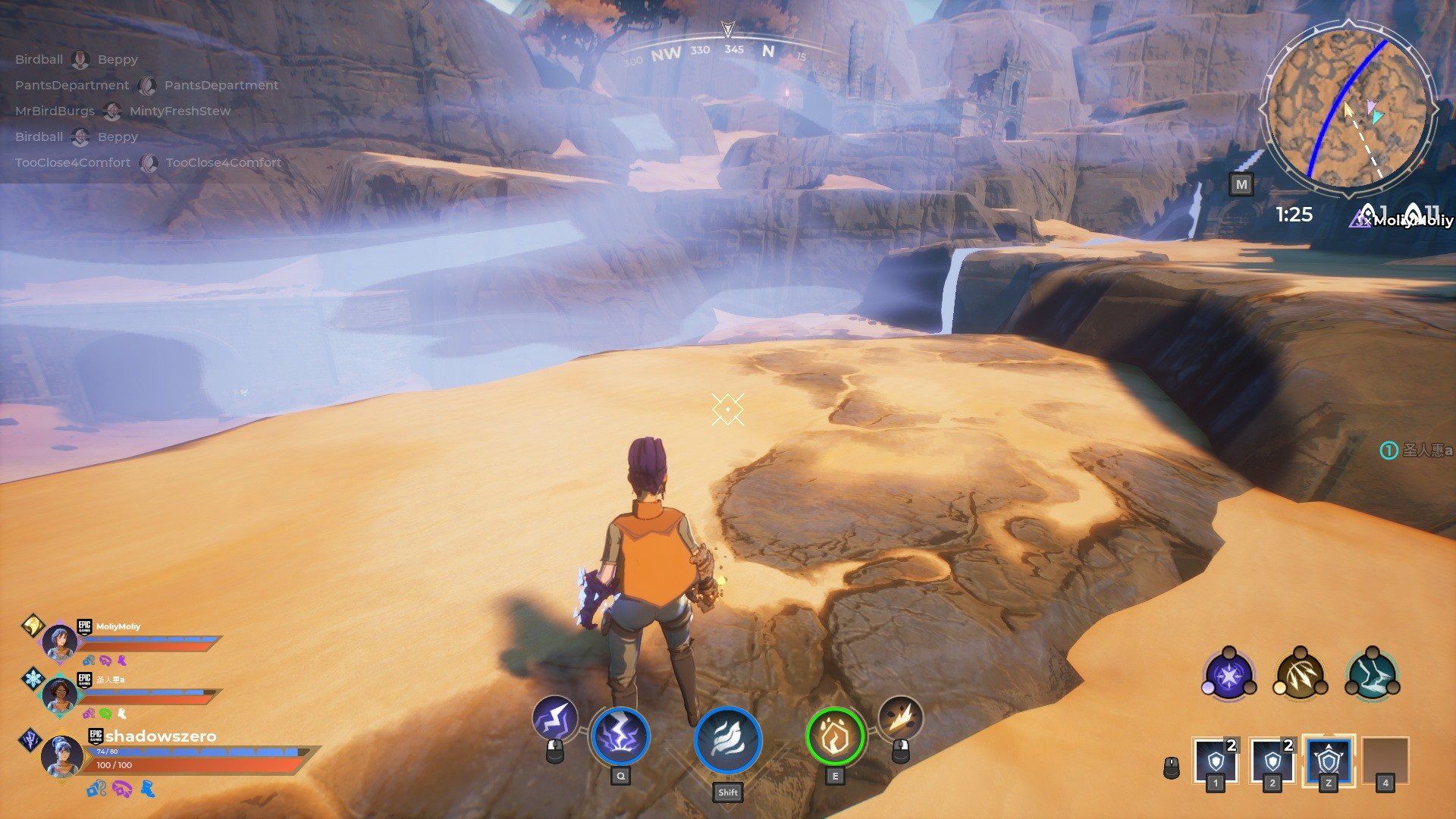Inspect shadowszero's purple amulet equipment icon
Screen dimensions: 1456x819
pos(121,789)
